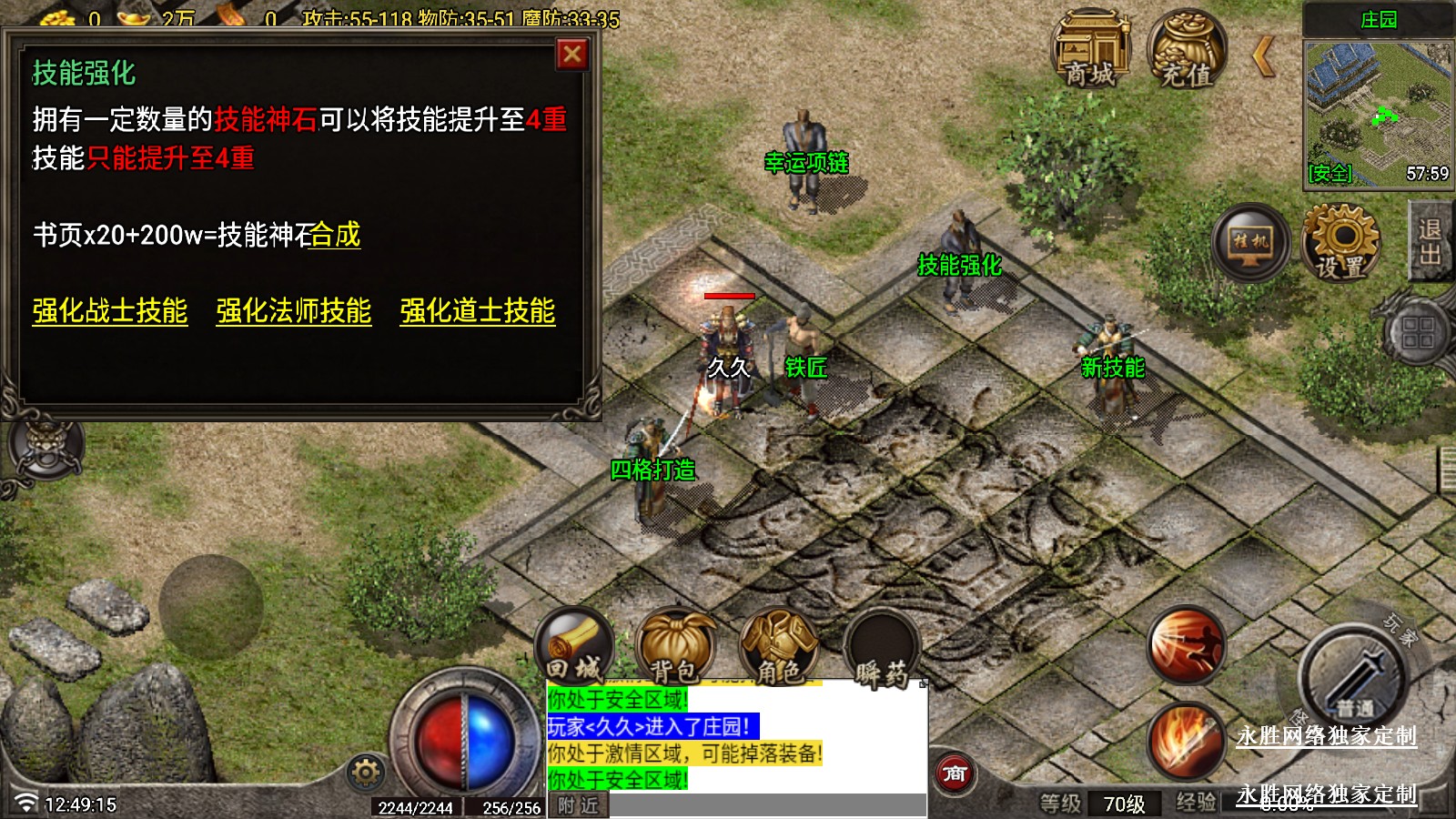Open the 充值 recharge menu
This screenshot has width=1456, height=819.
(x=1187, y=51)
